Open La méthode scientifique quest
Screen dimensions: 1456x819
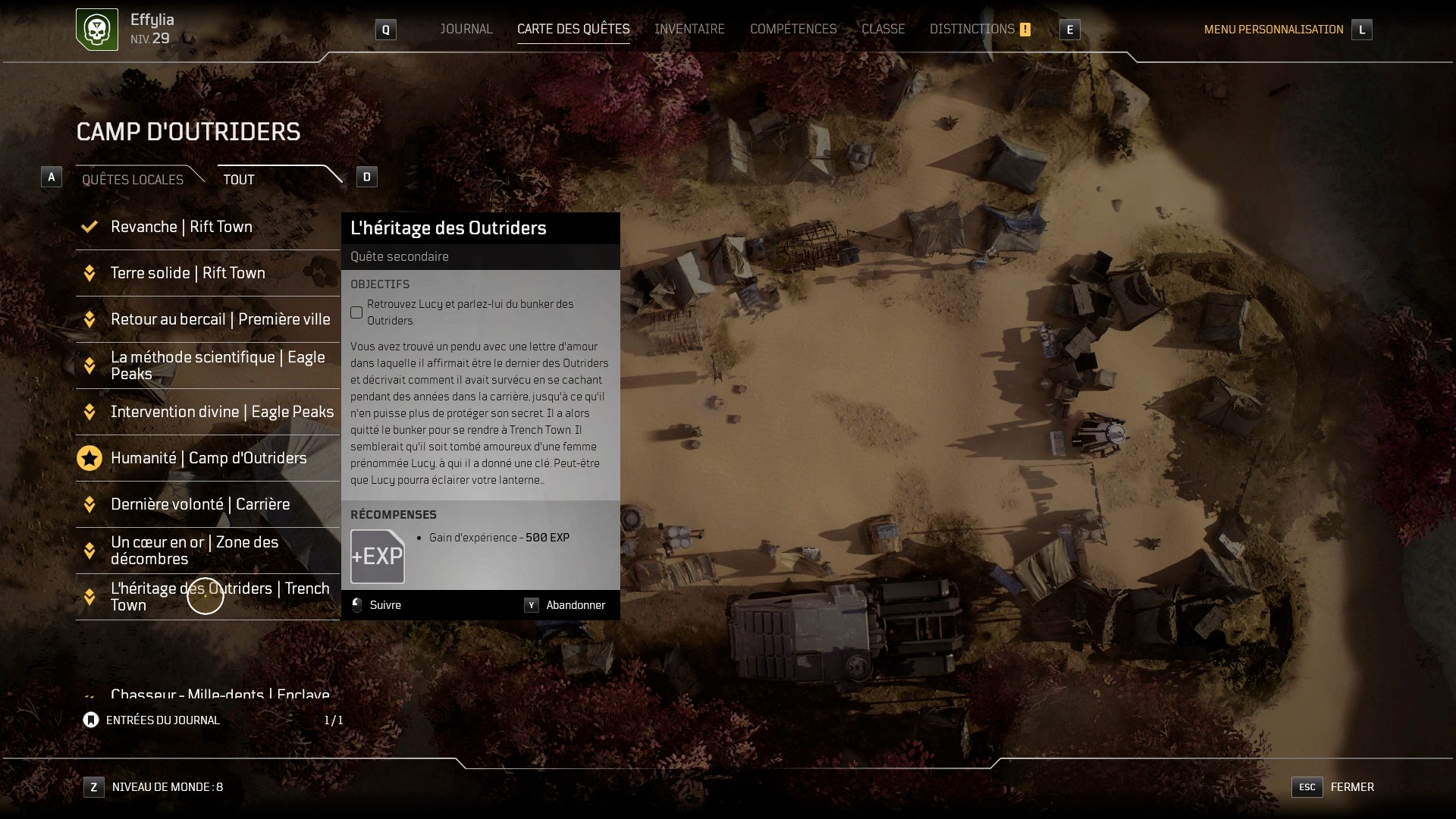218,366
